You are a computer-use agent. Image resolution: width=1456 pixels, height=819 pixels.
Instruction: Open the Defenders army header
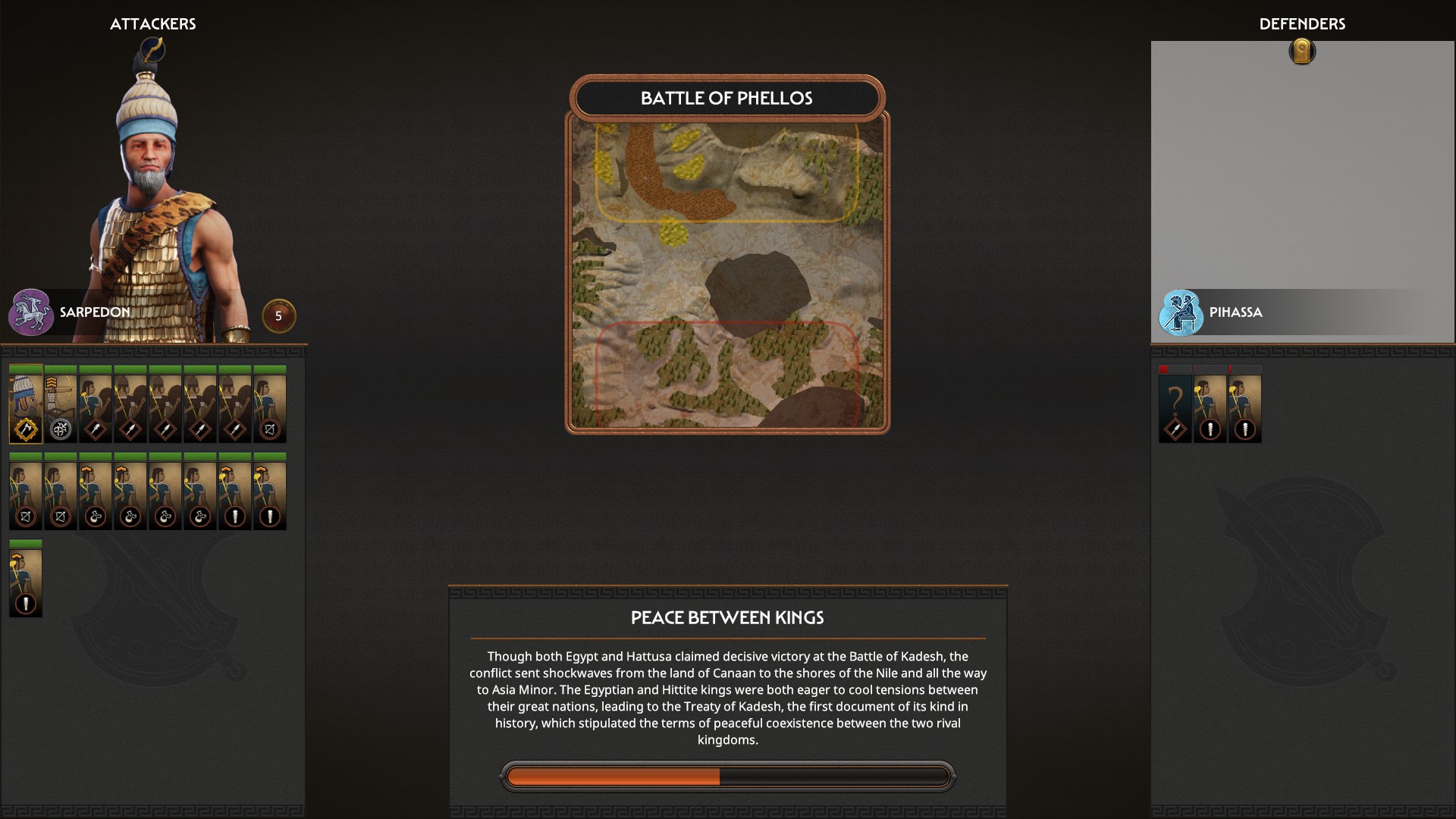pyautogui.click(x=1302, y=24)
